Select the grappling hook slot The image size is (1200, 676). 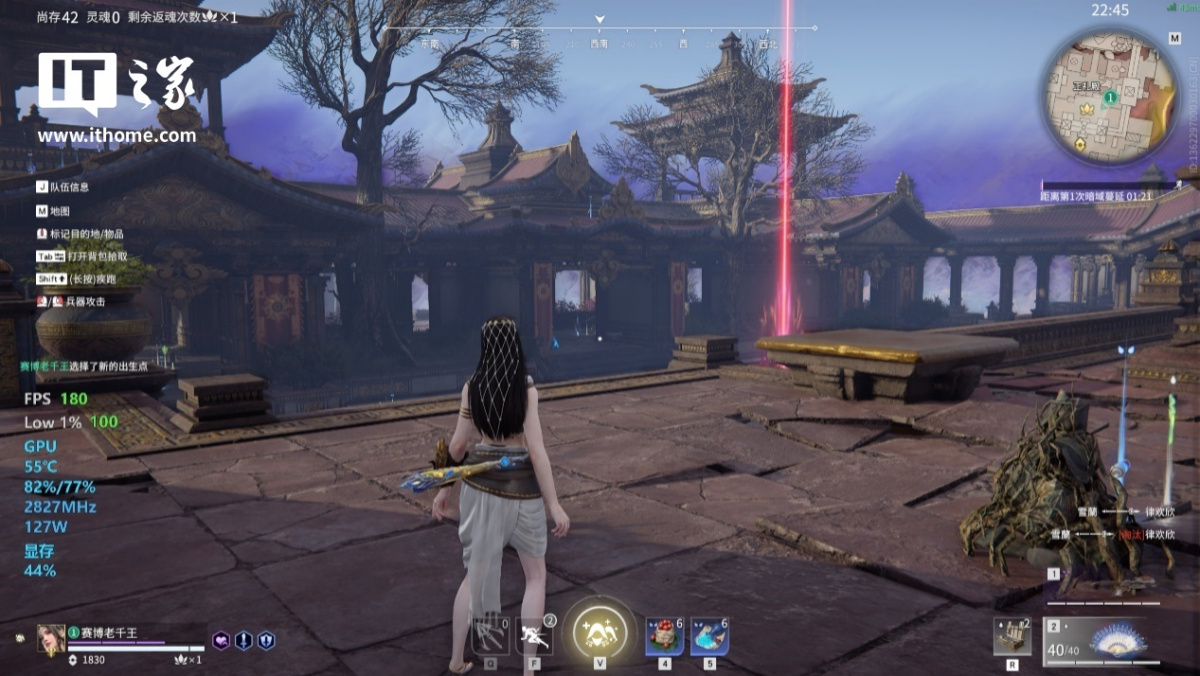point(491,634)
